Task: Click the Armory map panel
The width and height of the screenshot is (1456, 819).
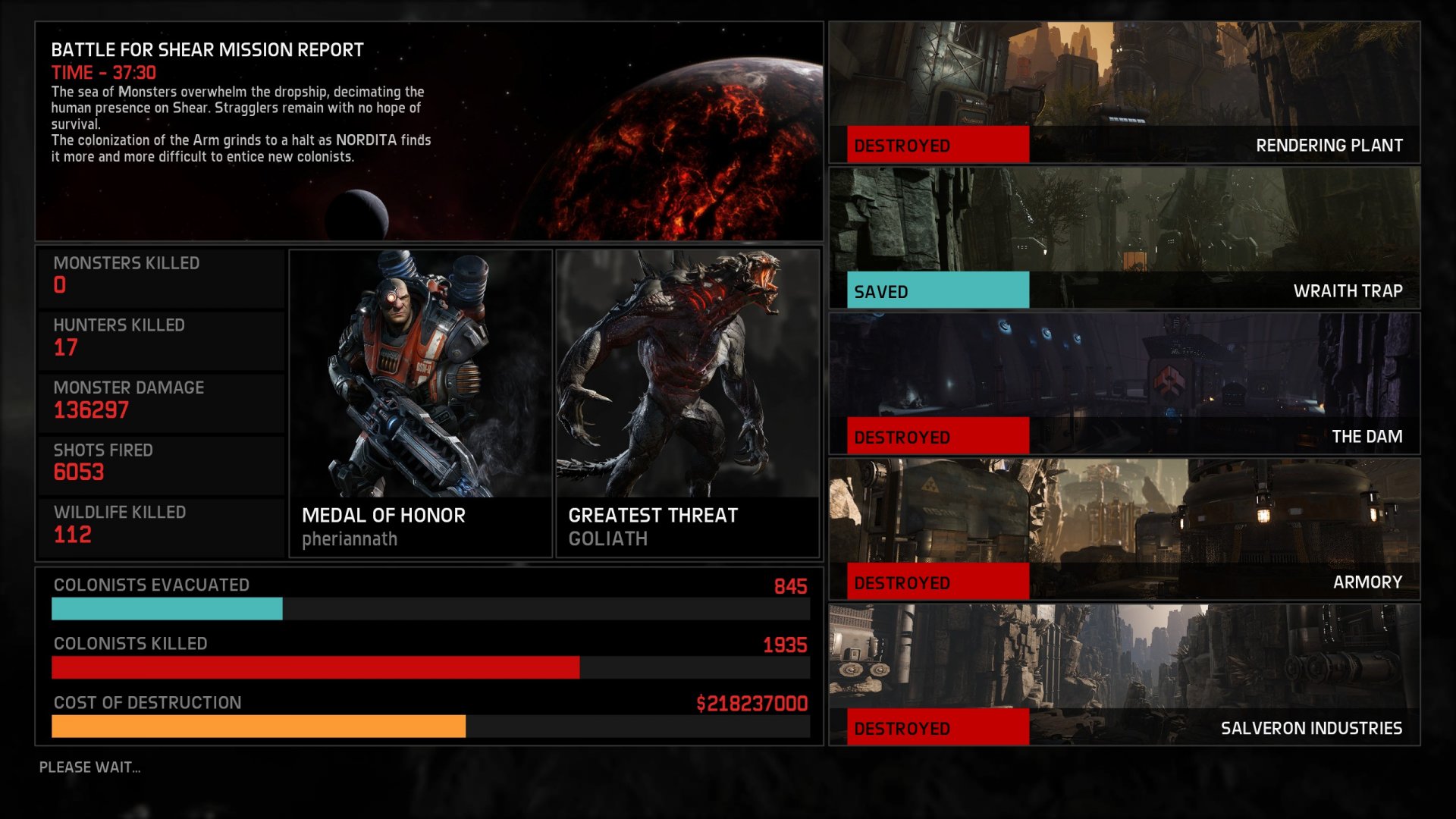Action: [x=1124, y=529]
